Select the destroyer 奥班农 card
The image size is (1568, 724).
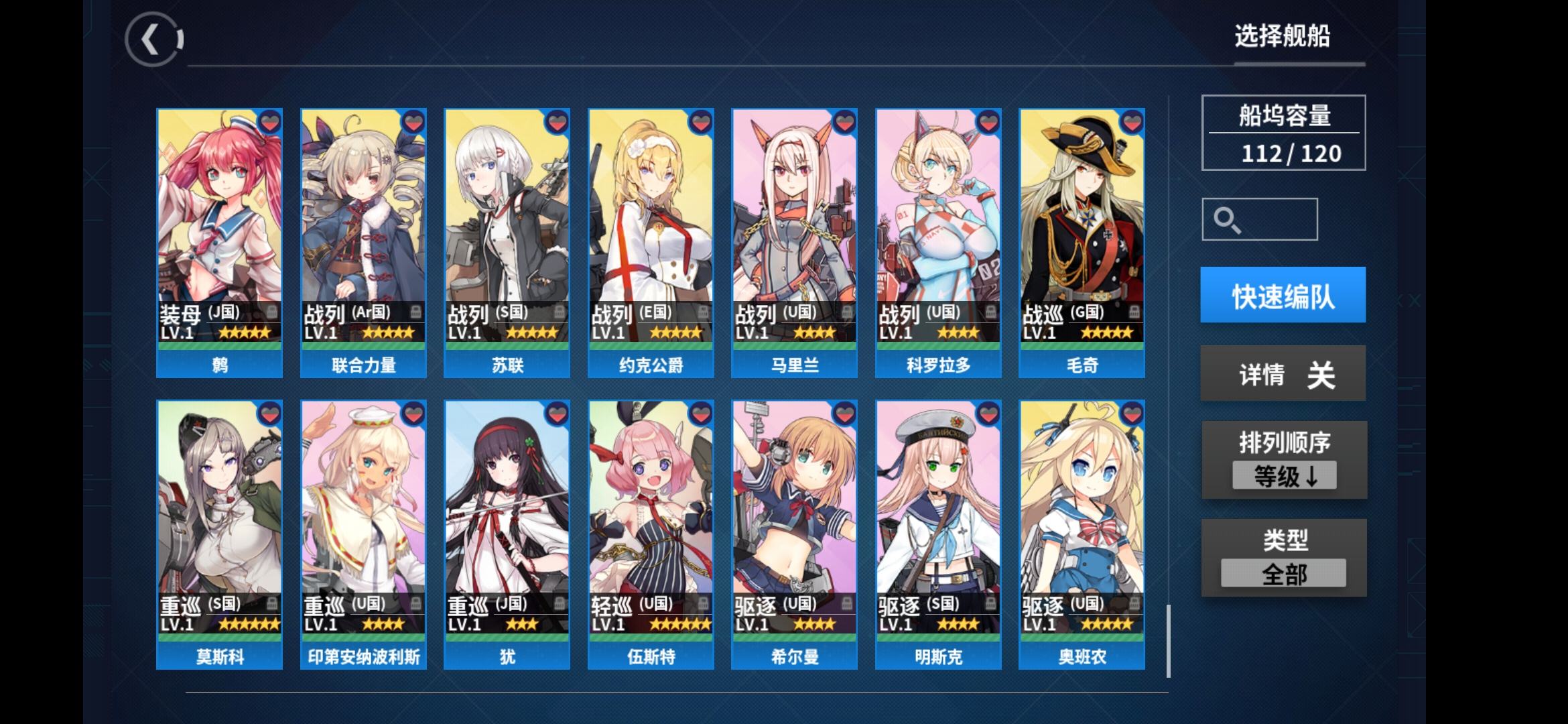pos(1082,534)
